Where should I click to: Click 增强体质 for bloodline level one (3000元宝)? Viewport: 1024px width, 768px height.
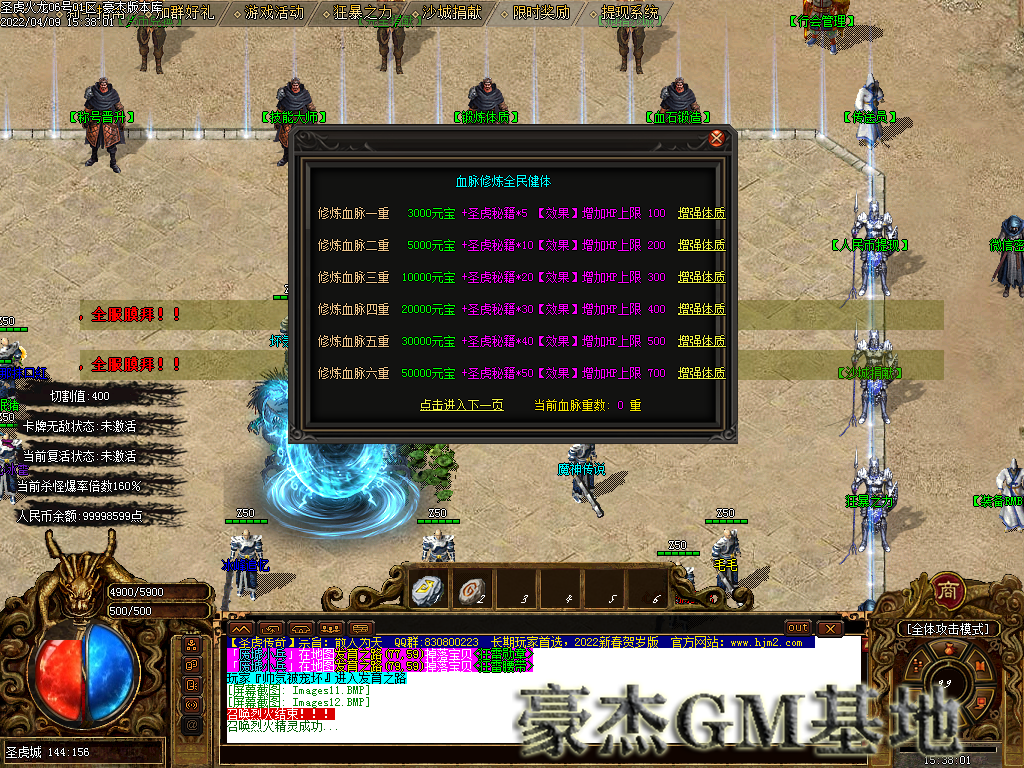click(x=701, y=213)
